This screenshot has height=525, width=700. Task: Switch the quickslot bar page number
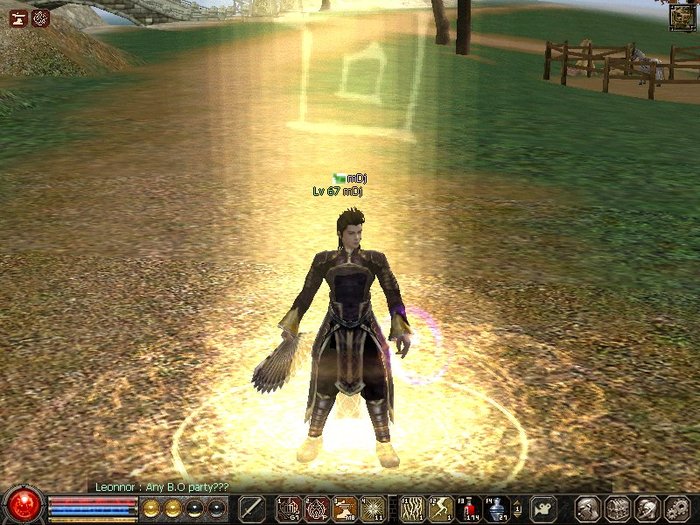click(x=519, y=509)
